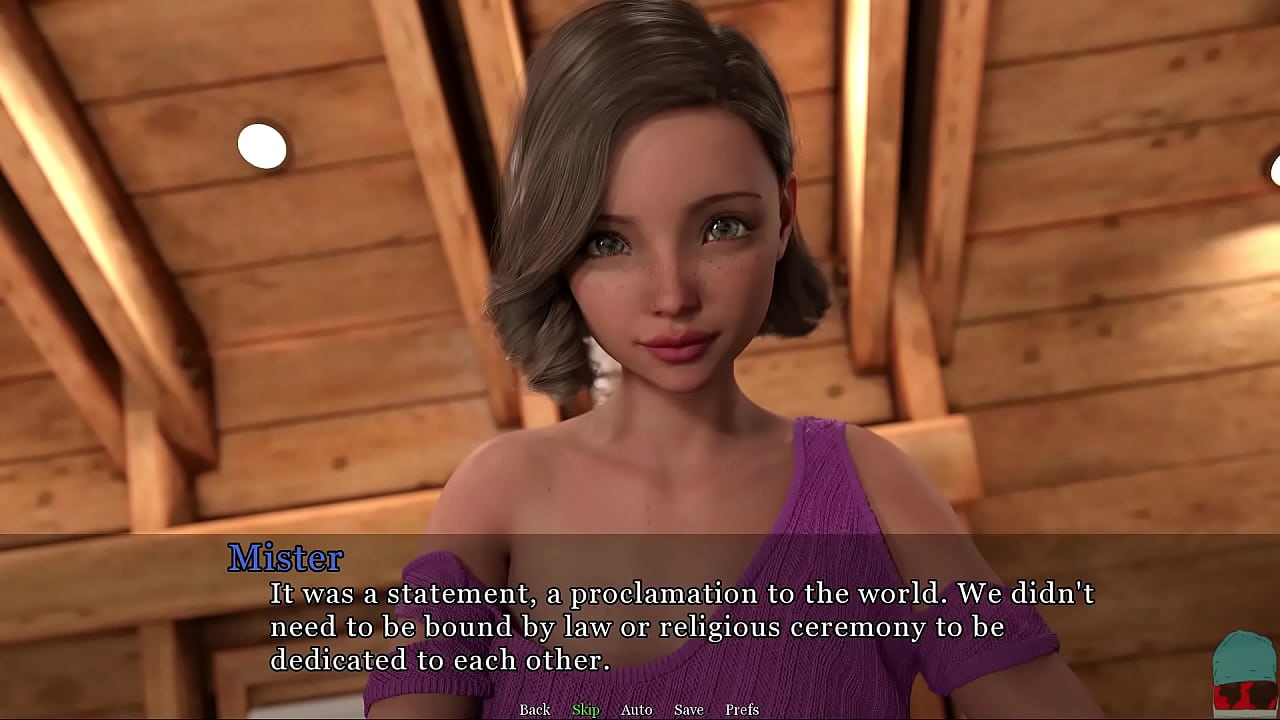The width and height of the screenshot is (1280, 720).
Task: Click the partial light at the right edge
Action: (1275, 170)
